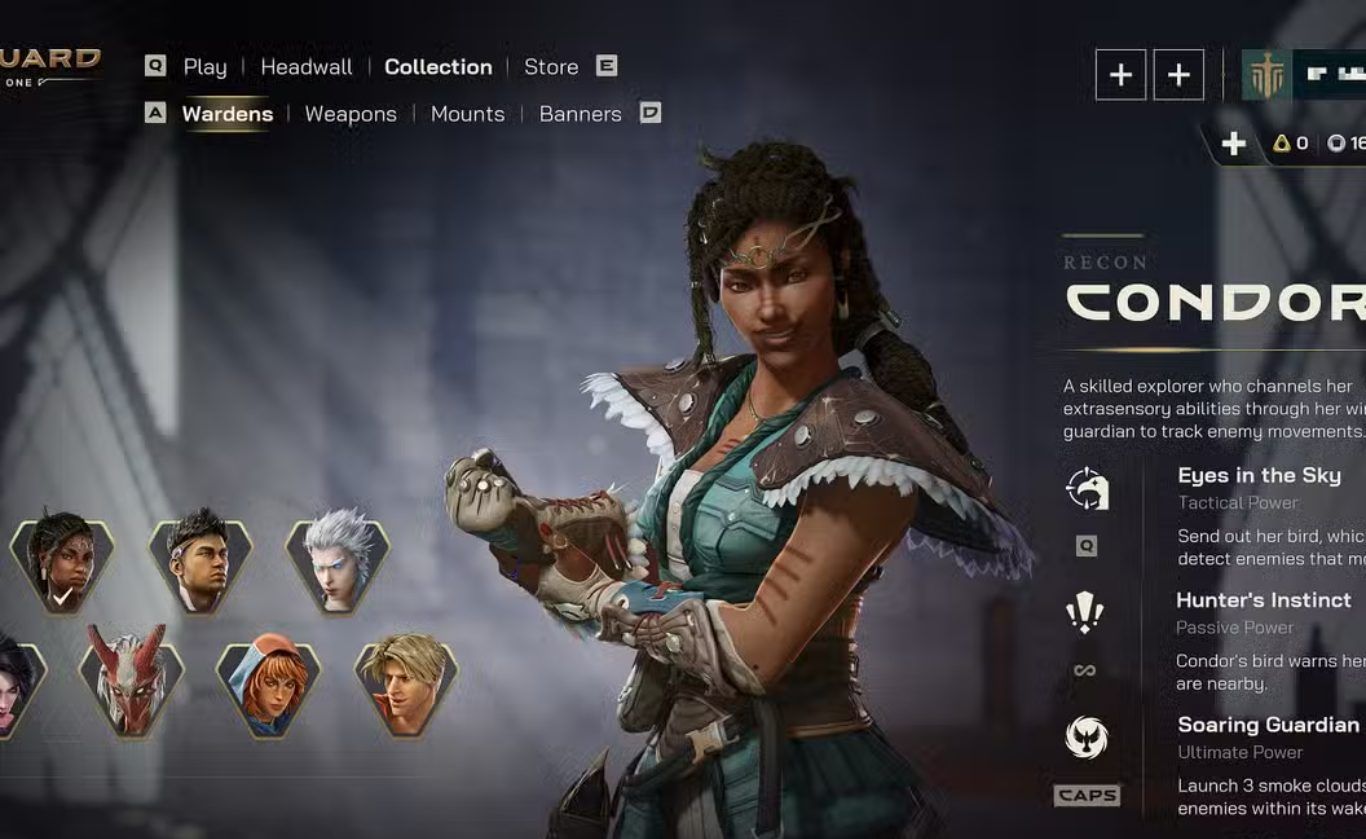Image resolution: width=1366 pixels, height=839 pixels.
Task: Open the Play menu
Action: click(205, 67)
